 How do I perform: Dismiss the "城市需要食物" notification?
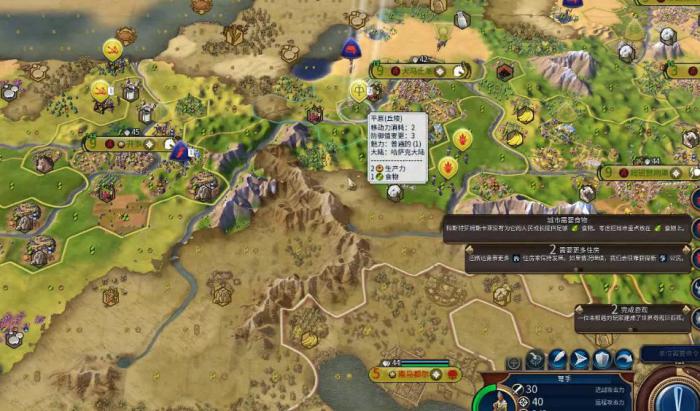(x=566, y=227)
